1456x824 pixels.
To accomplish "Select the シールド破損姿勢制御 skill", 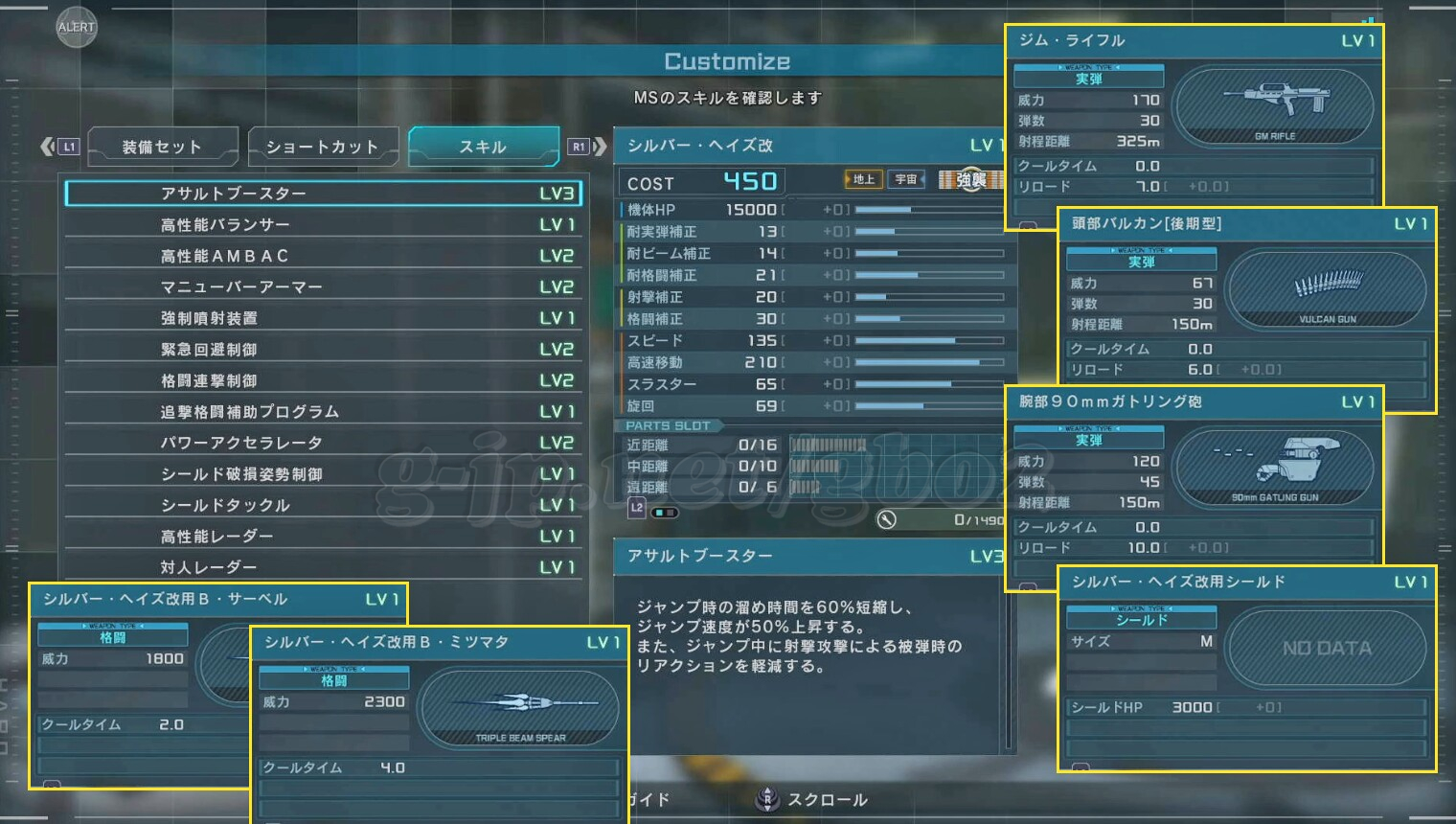I will click(x=324, y=473).
